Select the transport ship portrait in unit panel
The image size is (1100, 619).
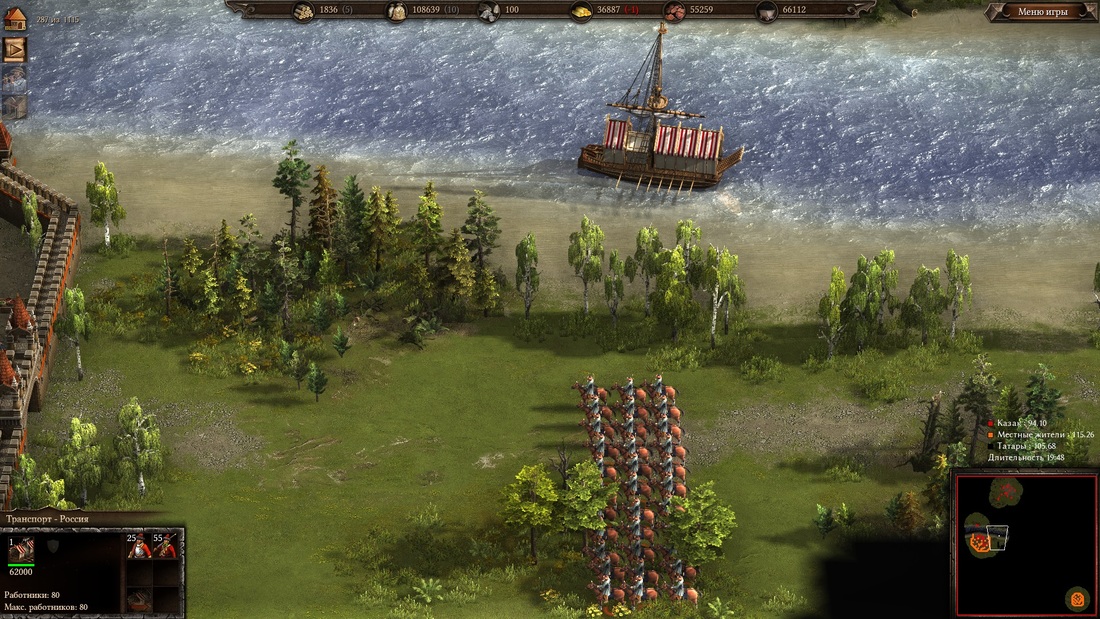pyautogui.click(x=21, y=547)
